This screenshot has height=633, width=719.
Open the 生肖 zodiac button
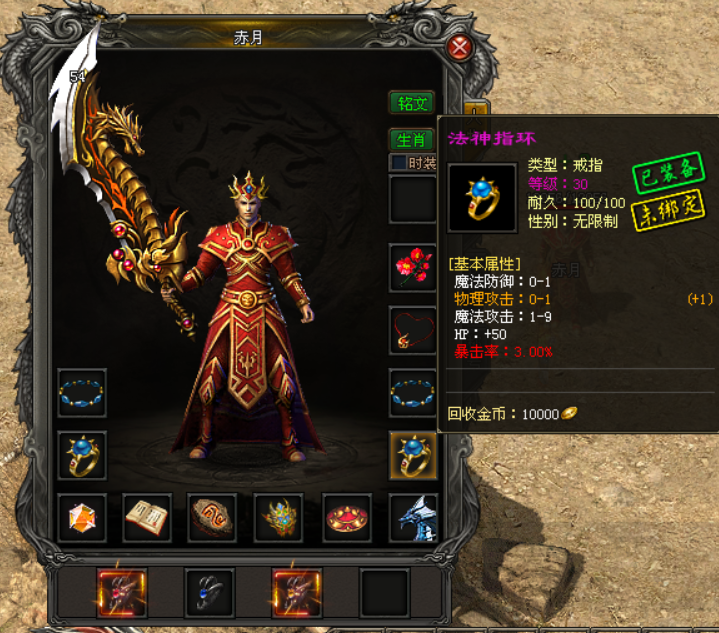pos(410,140)
